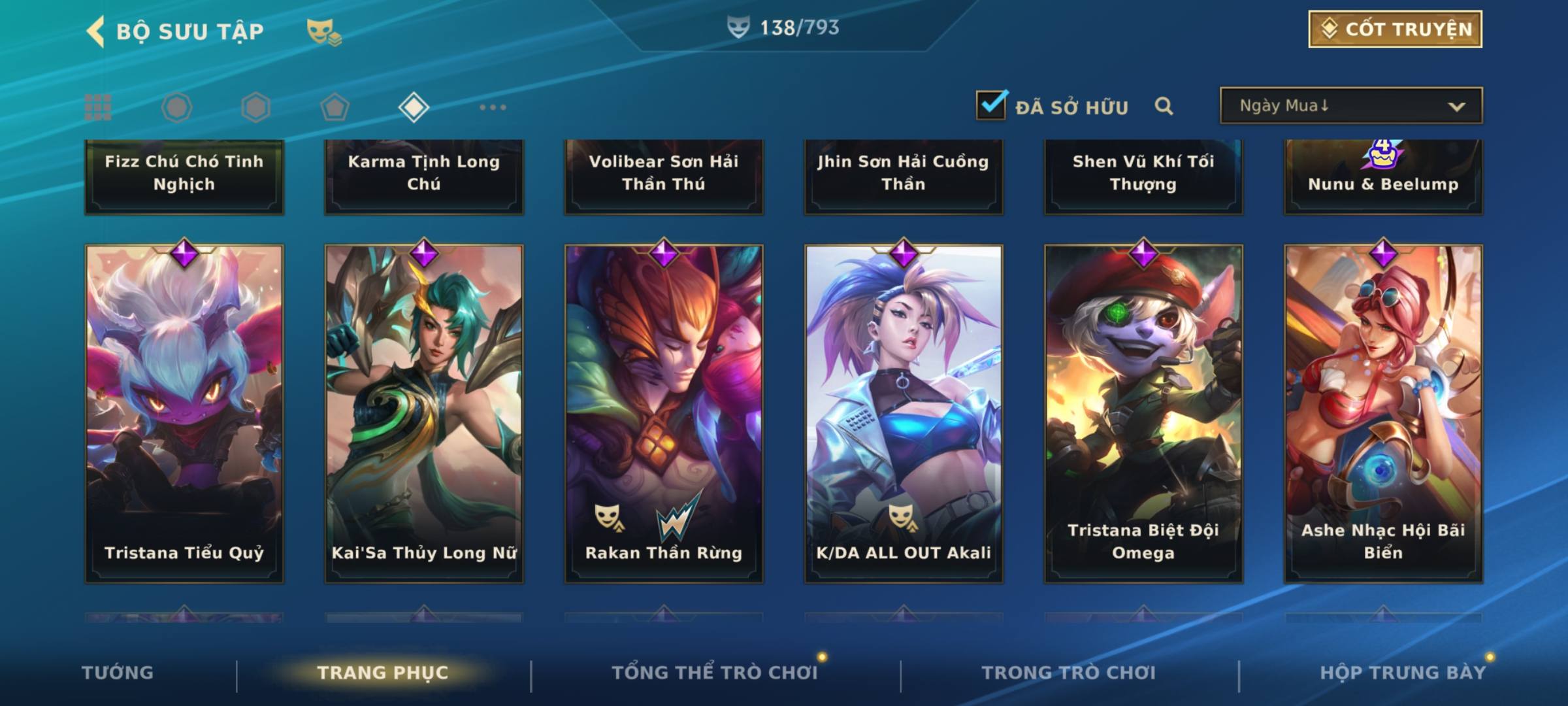1568x706 pixels.
Task: View the K/DA ALL OUT Akali skin
Action: click(x=904, y=413)
